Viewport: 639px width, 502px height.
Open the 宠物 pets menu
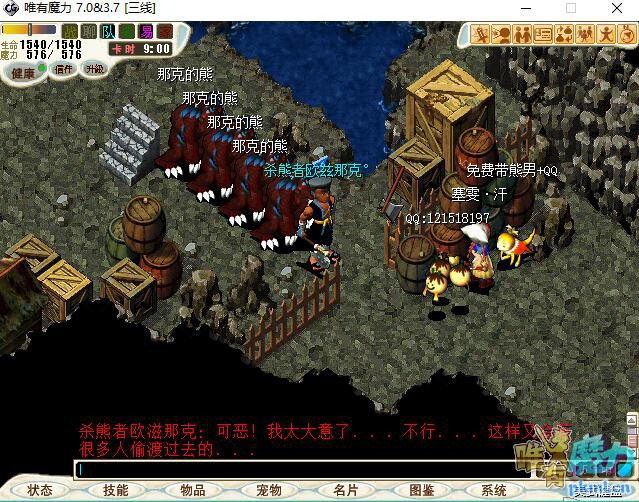click(x=268, y=490)
